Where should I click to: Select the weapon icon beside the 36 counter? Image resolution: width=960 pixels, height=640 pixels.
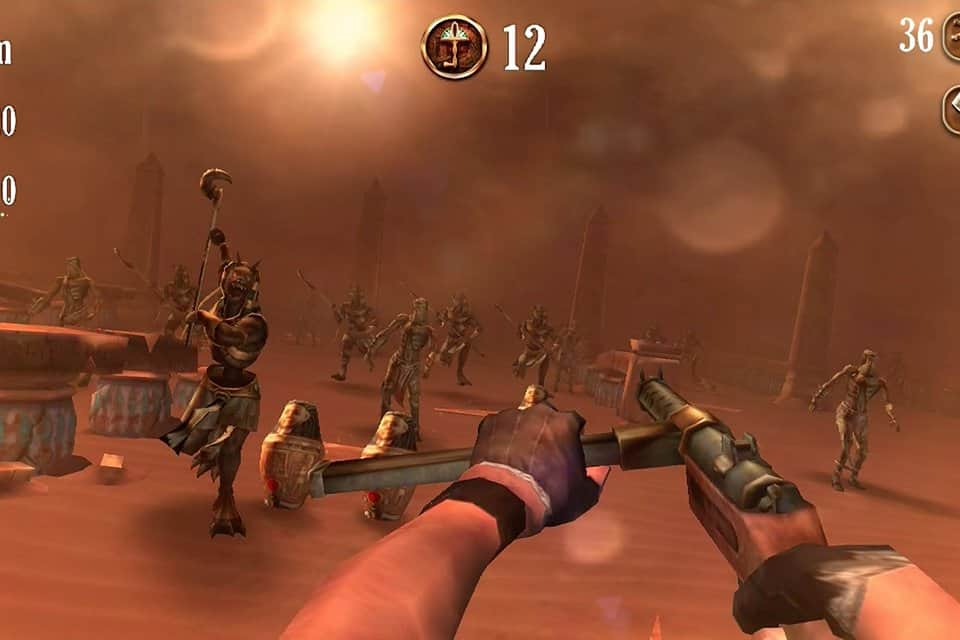952,39
